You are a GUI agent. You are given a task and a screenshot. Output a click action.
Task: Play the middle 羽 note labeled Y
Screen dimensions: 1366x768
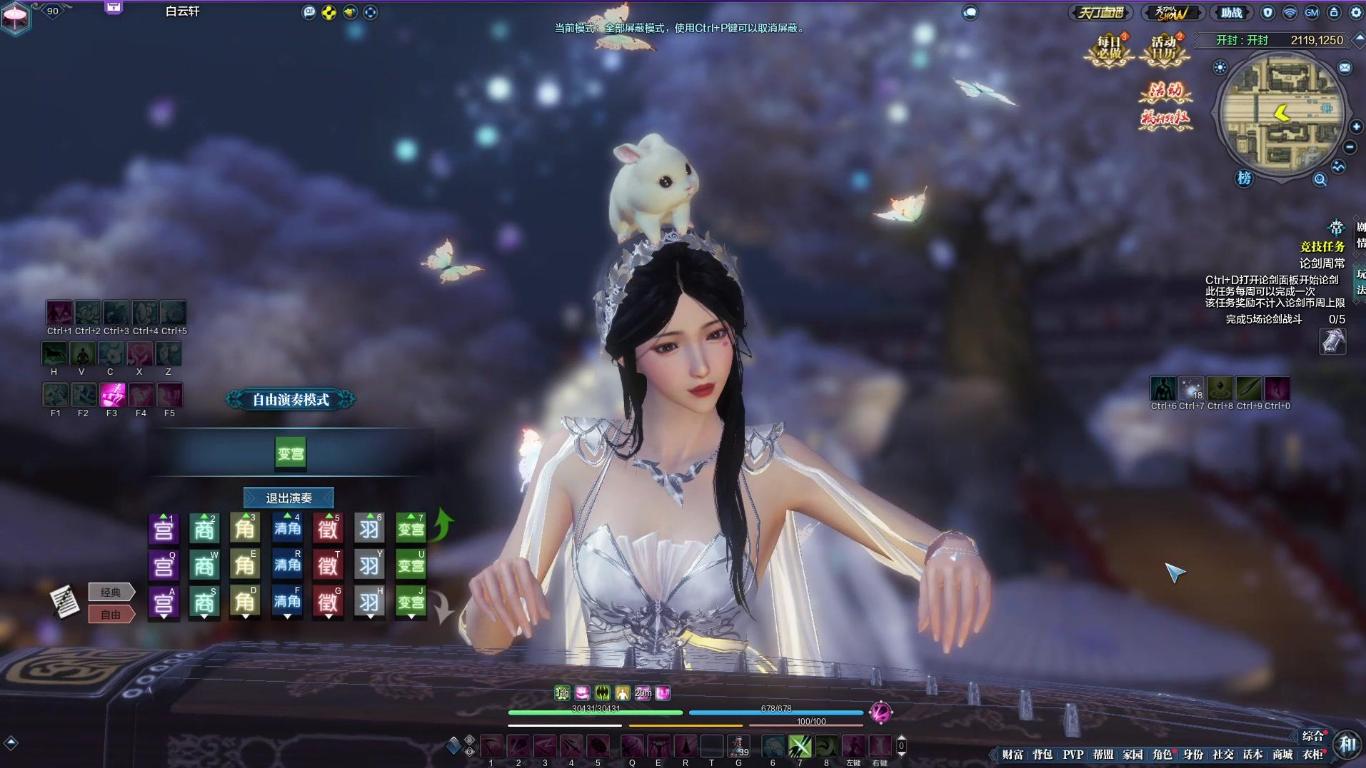370,566
